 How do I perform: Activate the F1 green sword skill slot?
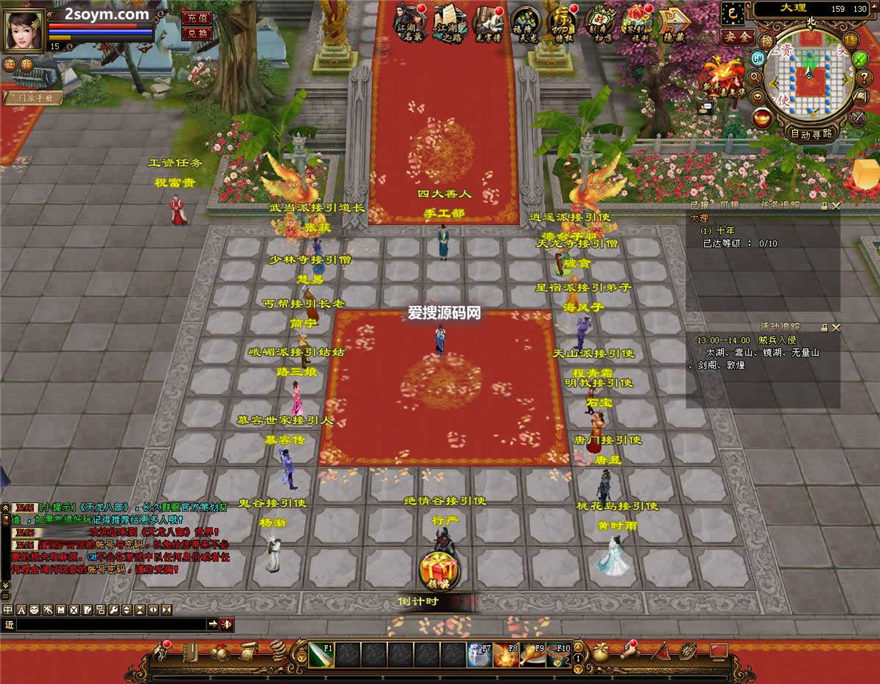pyautogui.click(x=321, y=655)
